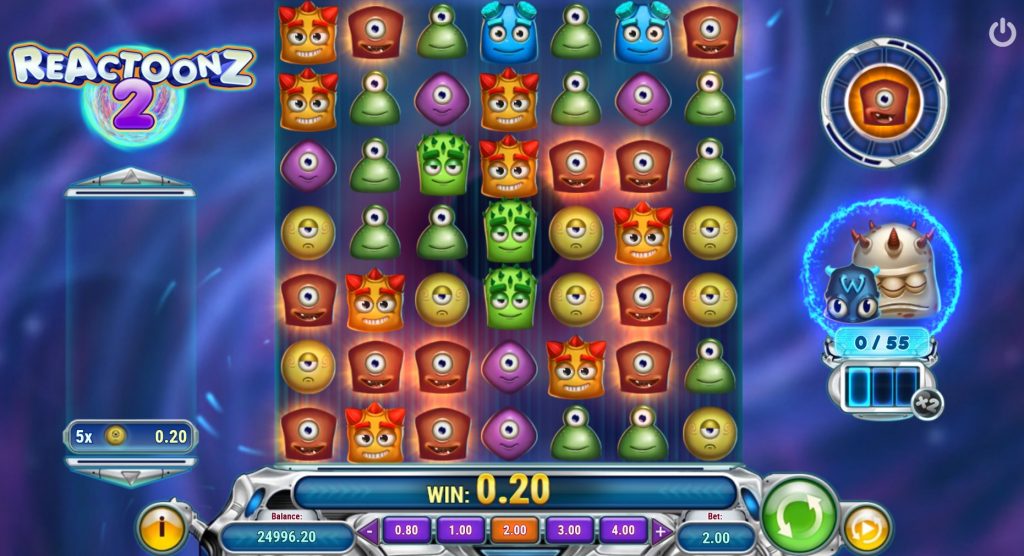Decrease bet with the minus arrow
1024x556 pixels.
pyautogui.click(x=370, y=531)
